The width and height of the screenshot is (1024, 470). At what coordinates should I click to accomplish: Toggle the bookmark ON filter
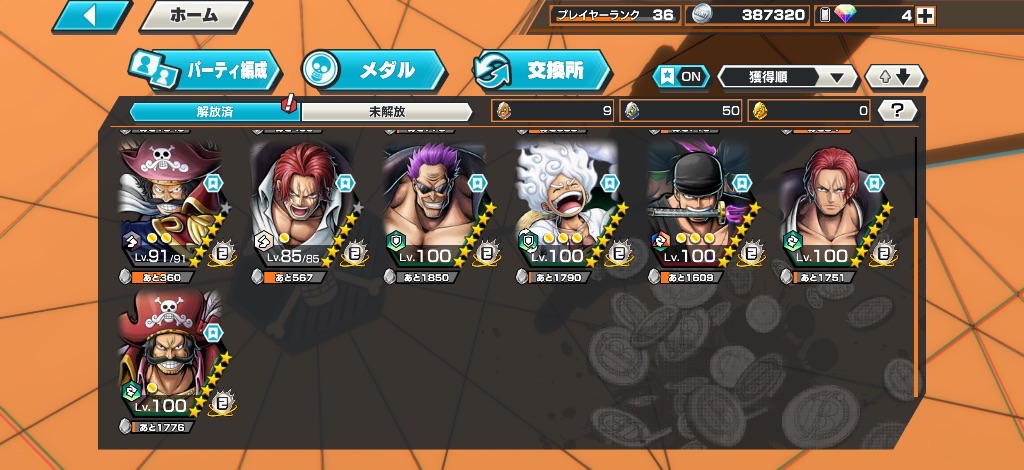click(x=680, y=77)
